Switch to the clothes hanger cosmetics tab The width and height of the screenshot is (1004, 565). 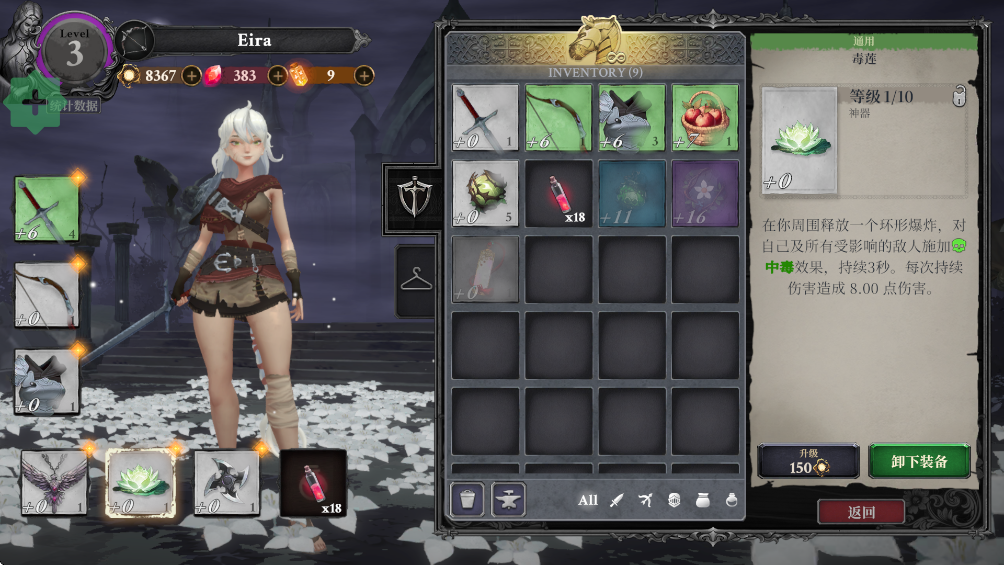click(x=416, y=281)
